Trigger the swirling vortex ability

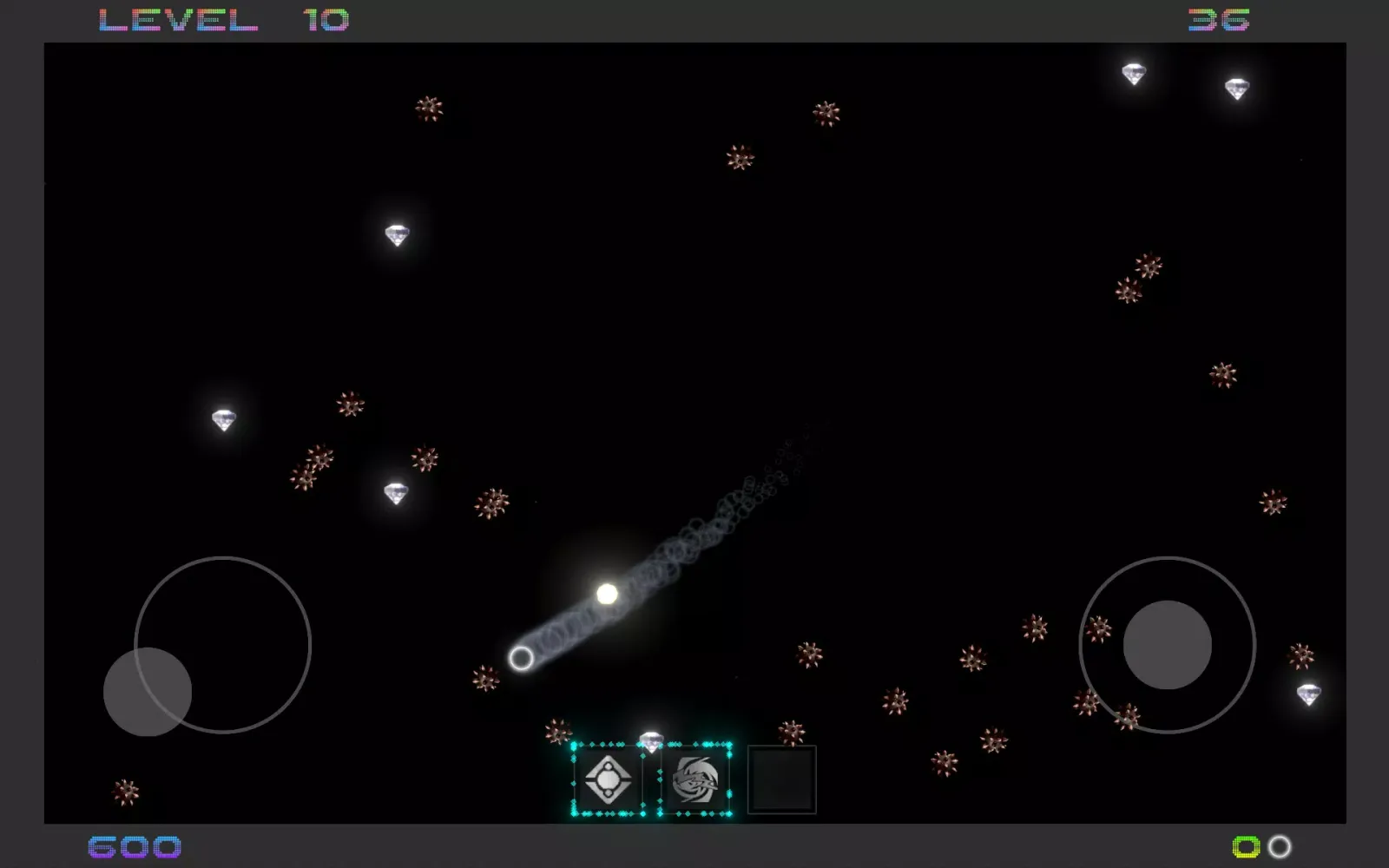pos(695,779)
